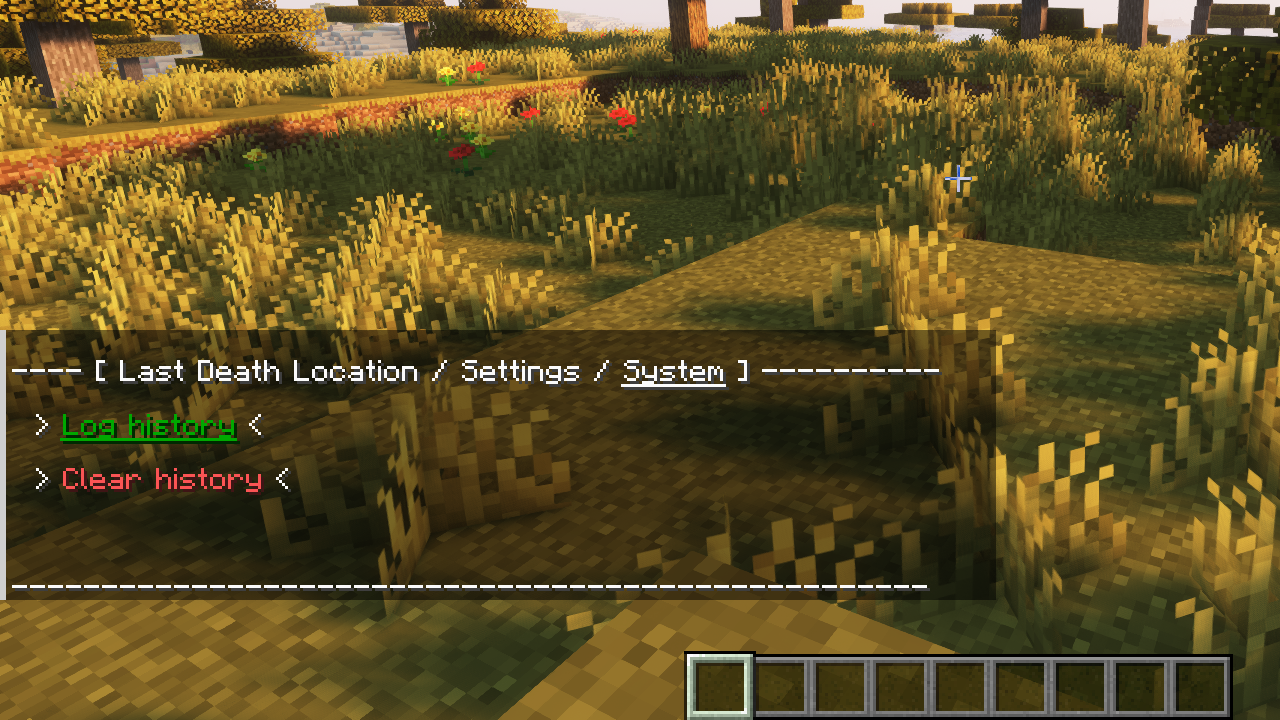Switch to the Last Death Location tab
The height and width of the screenshot is (720, 1280).
263,371
